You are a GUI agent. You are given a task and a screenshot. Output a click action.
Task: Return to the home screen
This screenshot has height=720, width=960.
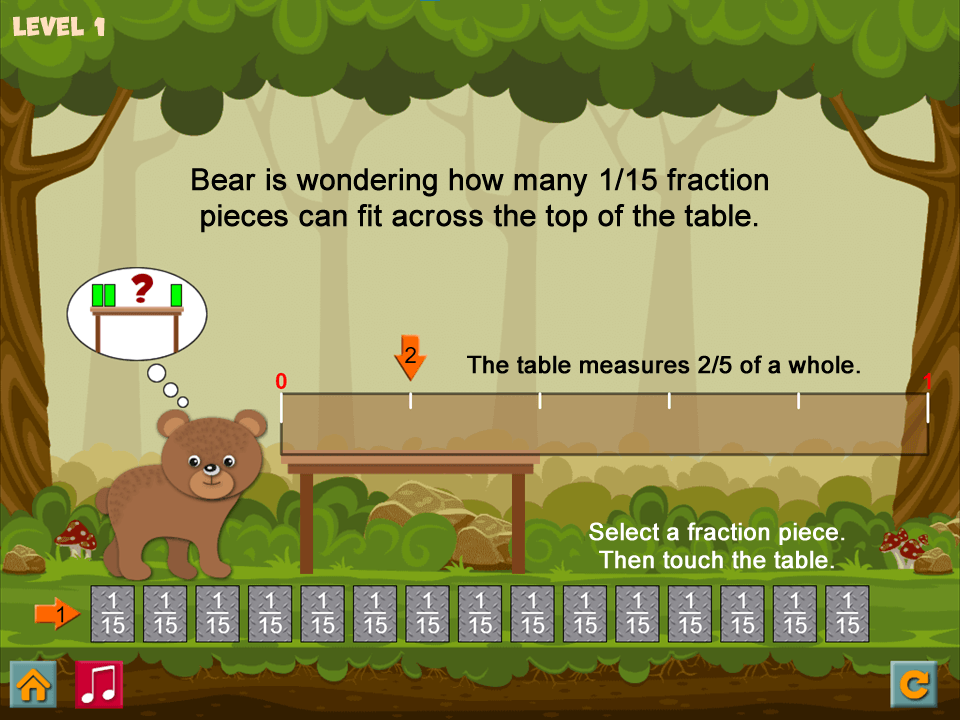[x=33, y=685]
